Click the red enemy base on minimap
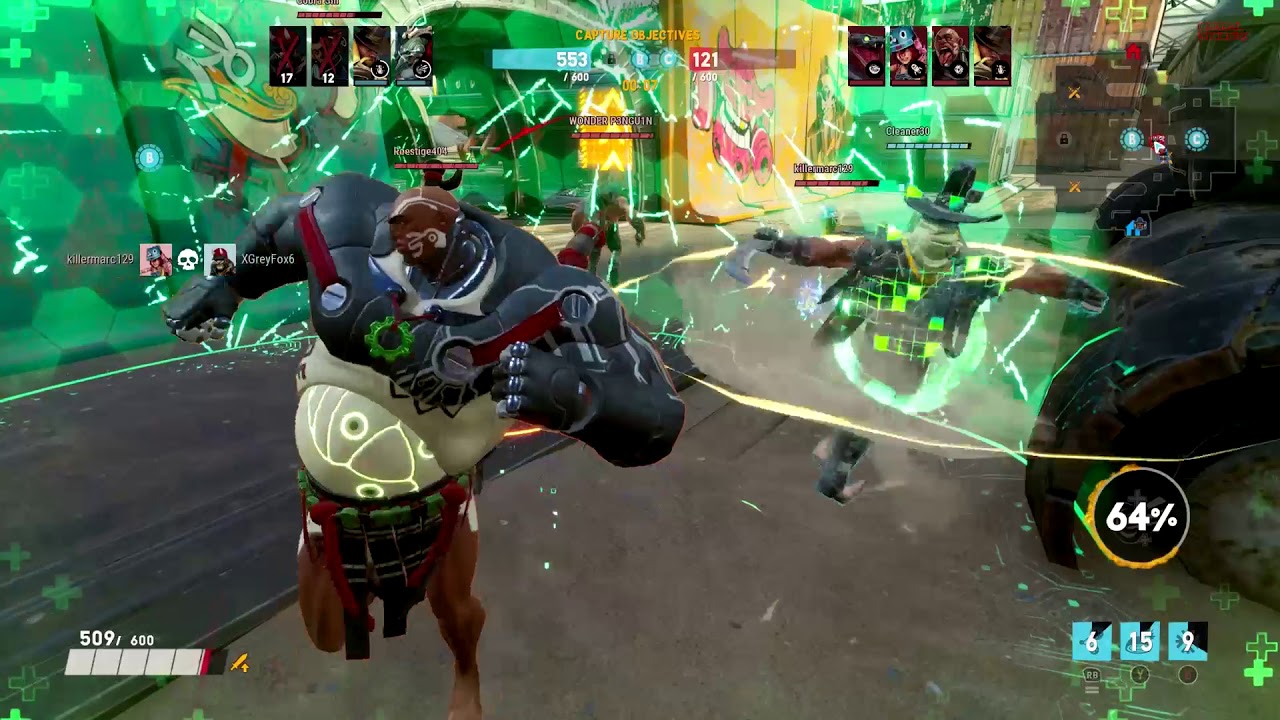The image size is (1280, 720). [x=1133, y=52]
